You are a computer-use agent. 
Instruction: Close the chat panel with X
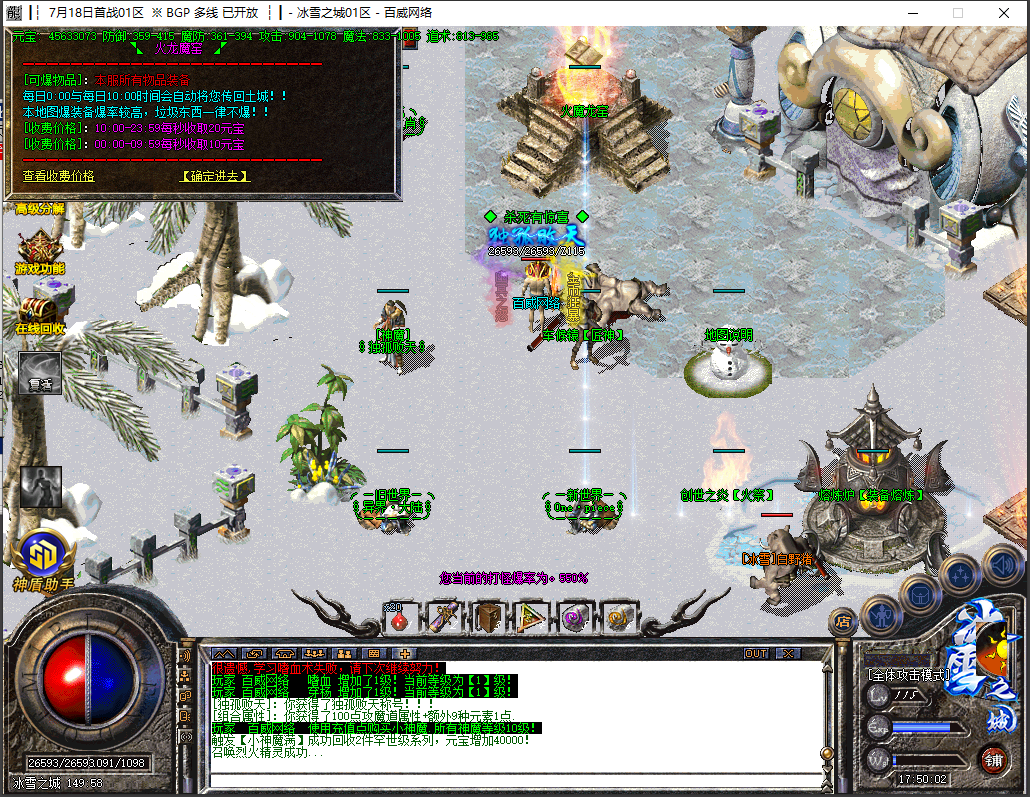pos(790,653)
